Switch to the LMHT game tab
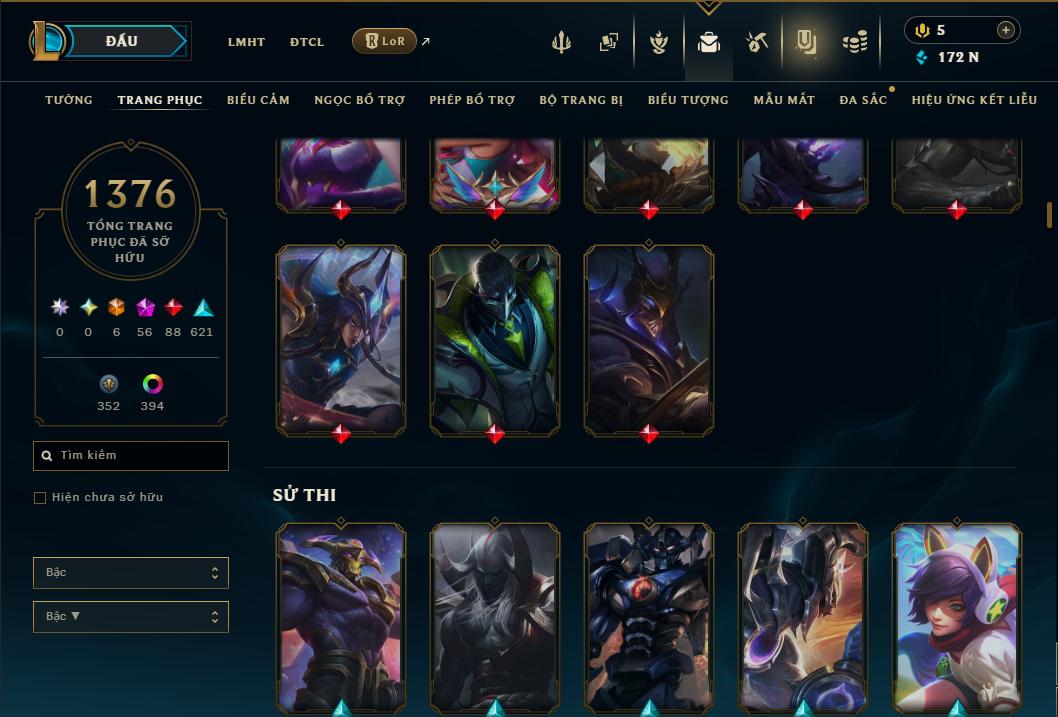Screen dimensions: 1058x717 246,42
